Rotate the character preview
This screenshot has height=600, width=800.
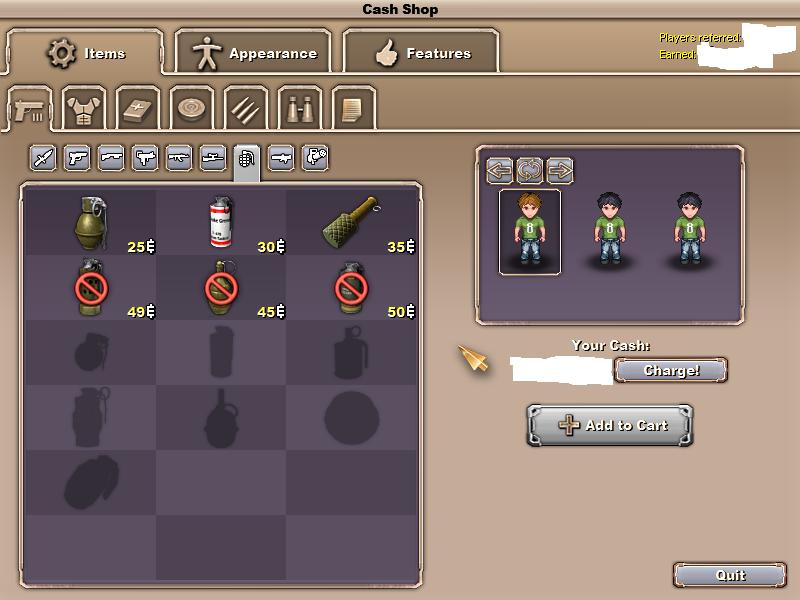(530, 170)
